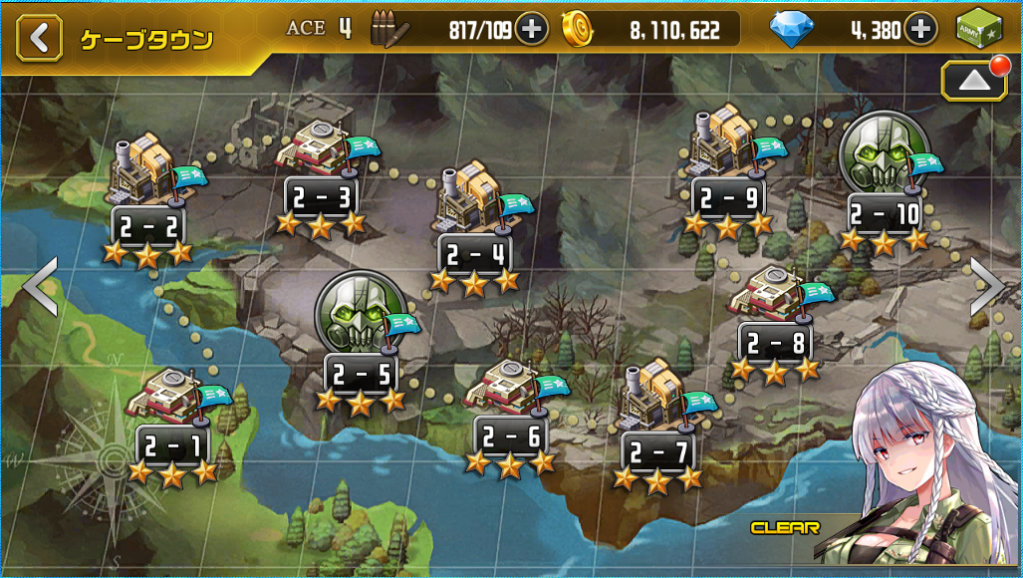Screen dimensions: 1023x578
Task: Go to the next map area
Action: [988, 287]
